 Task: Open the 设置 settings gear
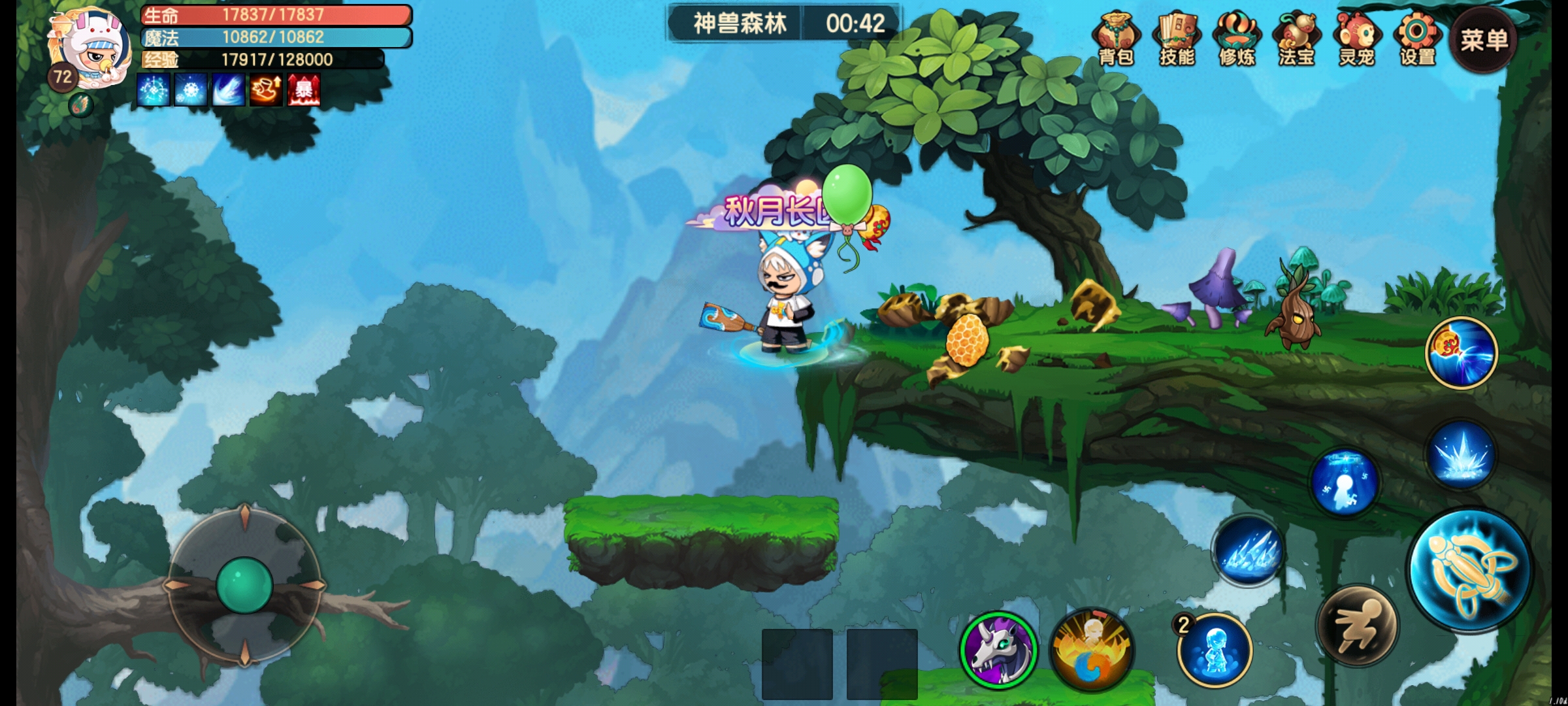[1417, 39]
